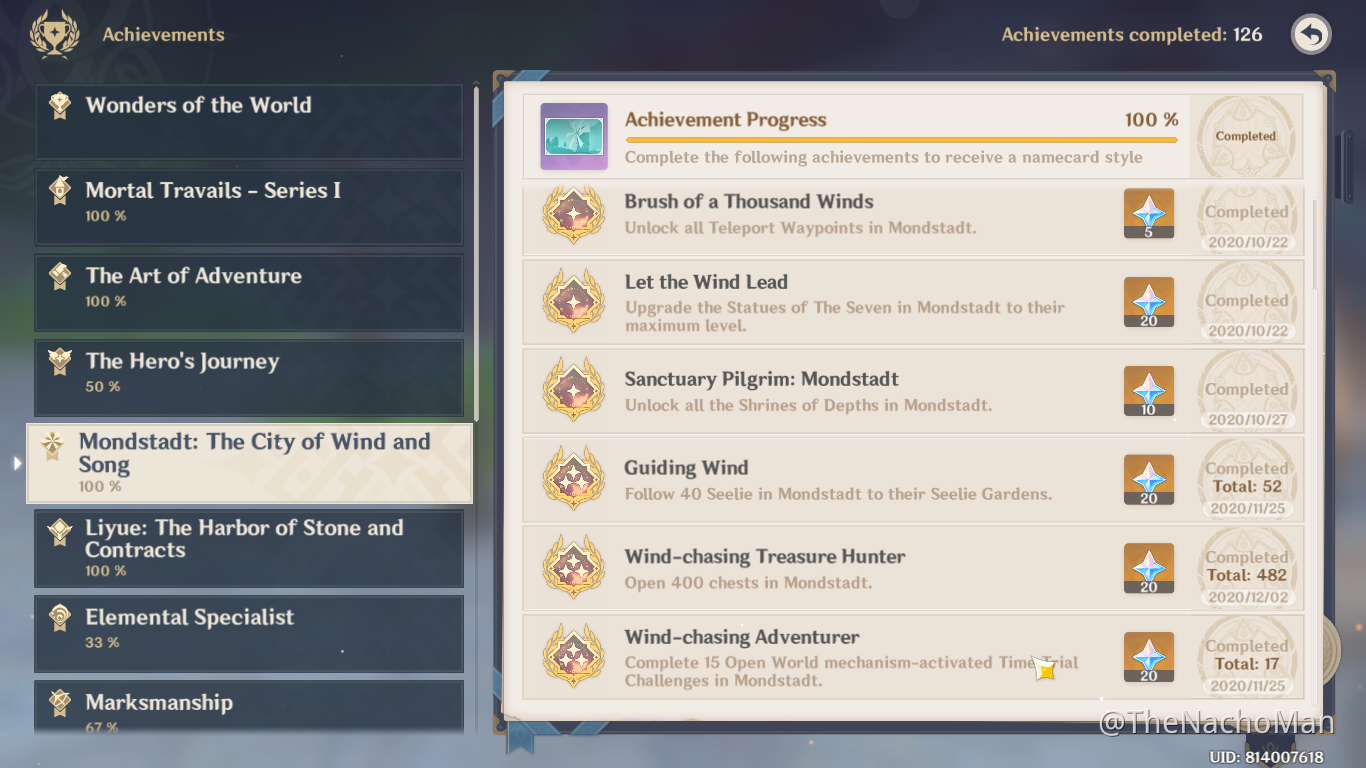The height and width of the screenshot is (768, 1366).
Task: Click the Achievements trophy emblem icon
Action: point(54,33)
